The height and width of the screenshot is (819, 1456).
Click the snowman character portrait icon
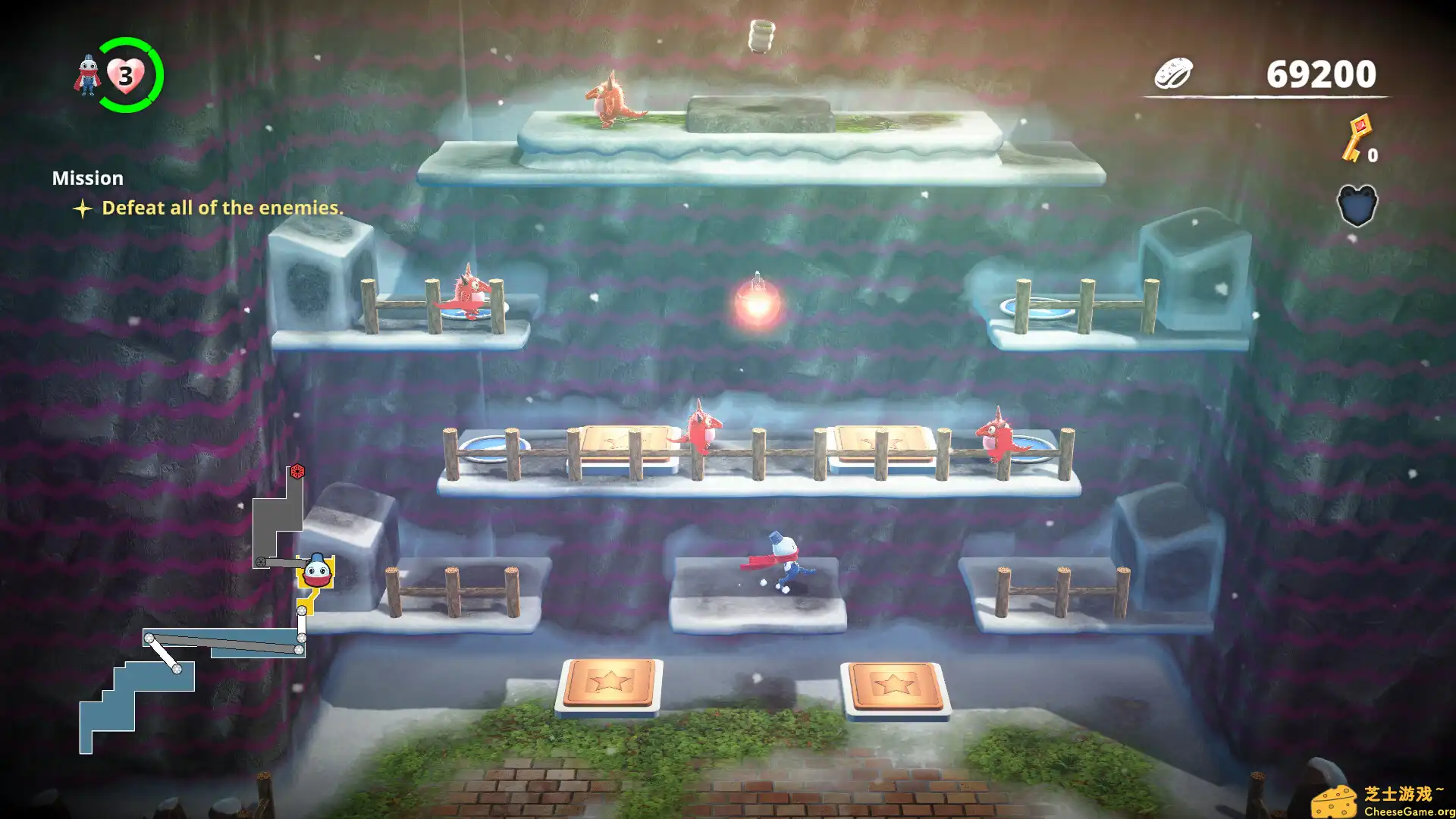click(89, 76)
